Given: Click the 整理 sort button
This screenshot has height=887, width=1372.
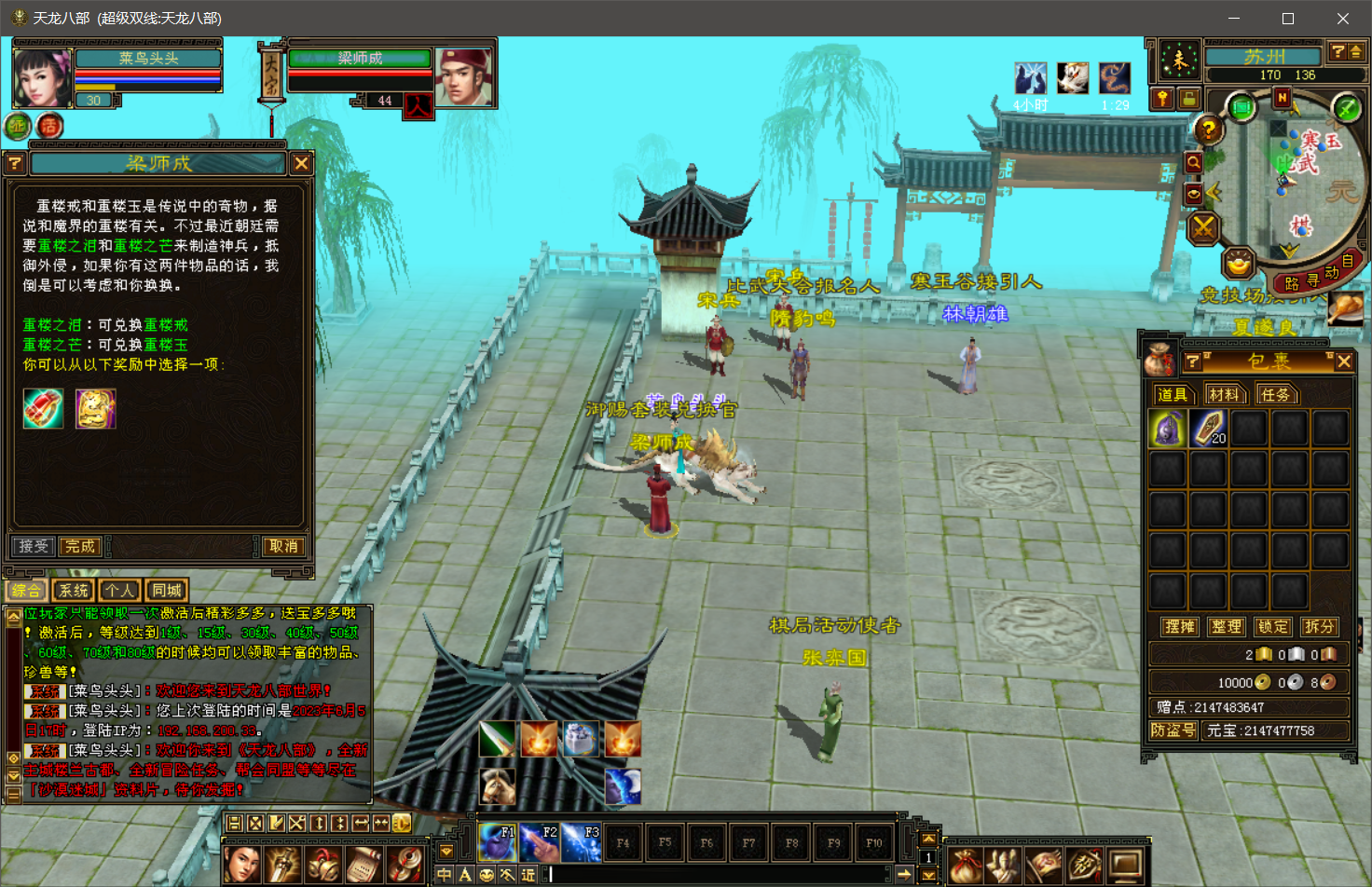Looking at the screenshot, I should click(x=1226, y=627).
